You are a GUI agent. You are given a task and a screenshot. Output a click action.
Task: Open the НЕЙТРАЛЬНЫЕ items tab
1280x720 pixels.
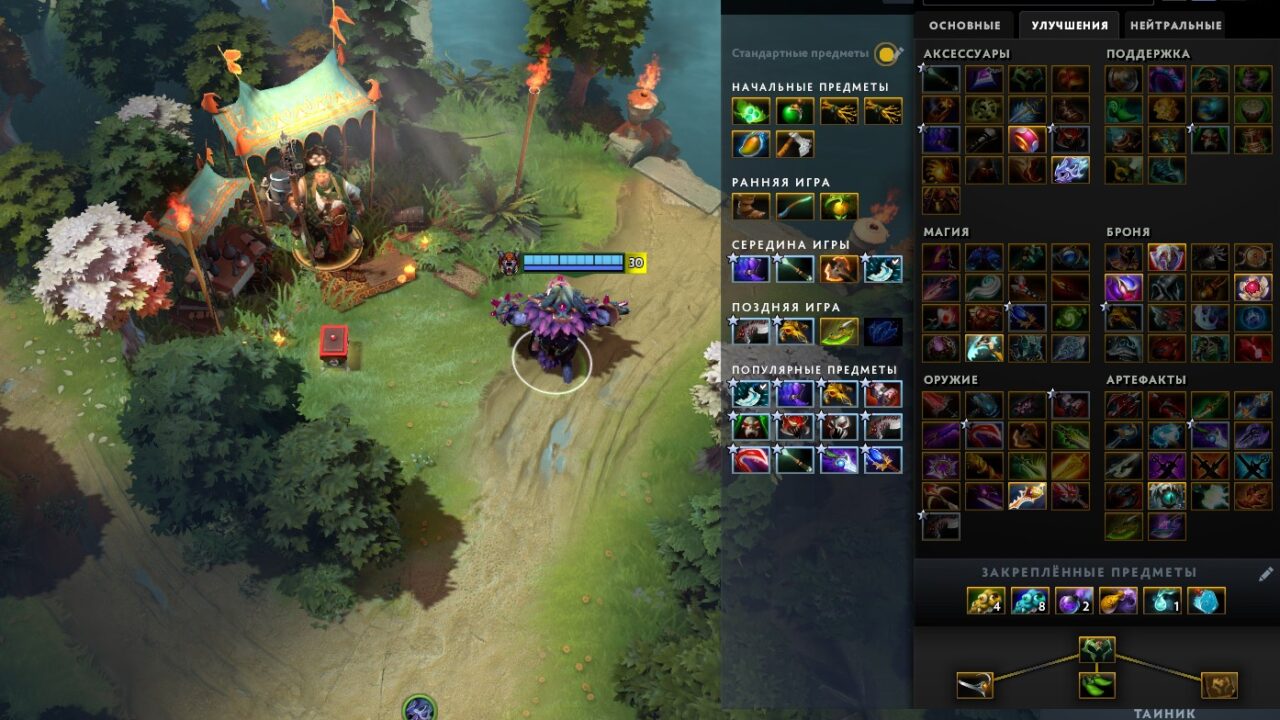pos(1175,25)
